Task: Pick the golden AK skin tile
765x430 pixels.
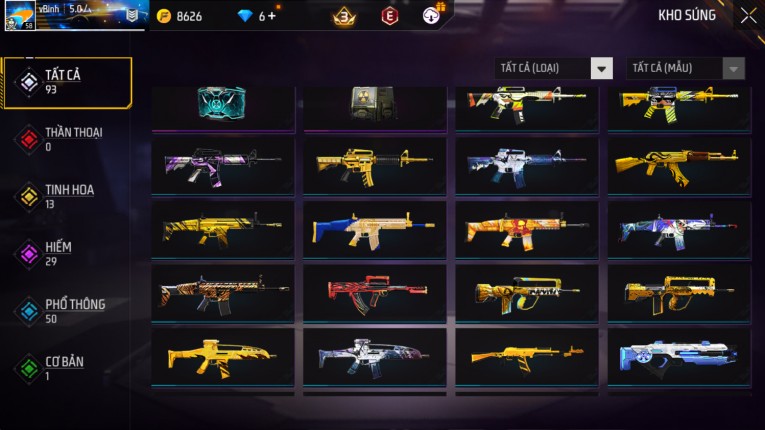Action: pyautogui.click(x=679, y=165)
